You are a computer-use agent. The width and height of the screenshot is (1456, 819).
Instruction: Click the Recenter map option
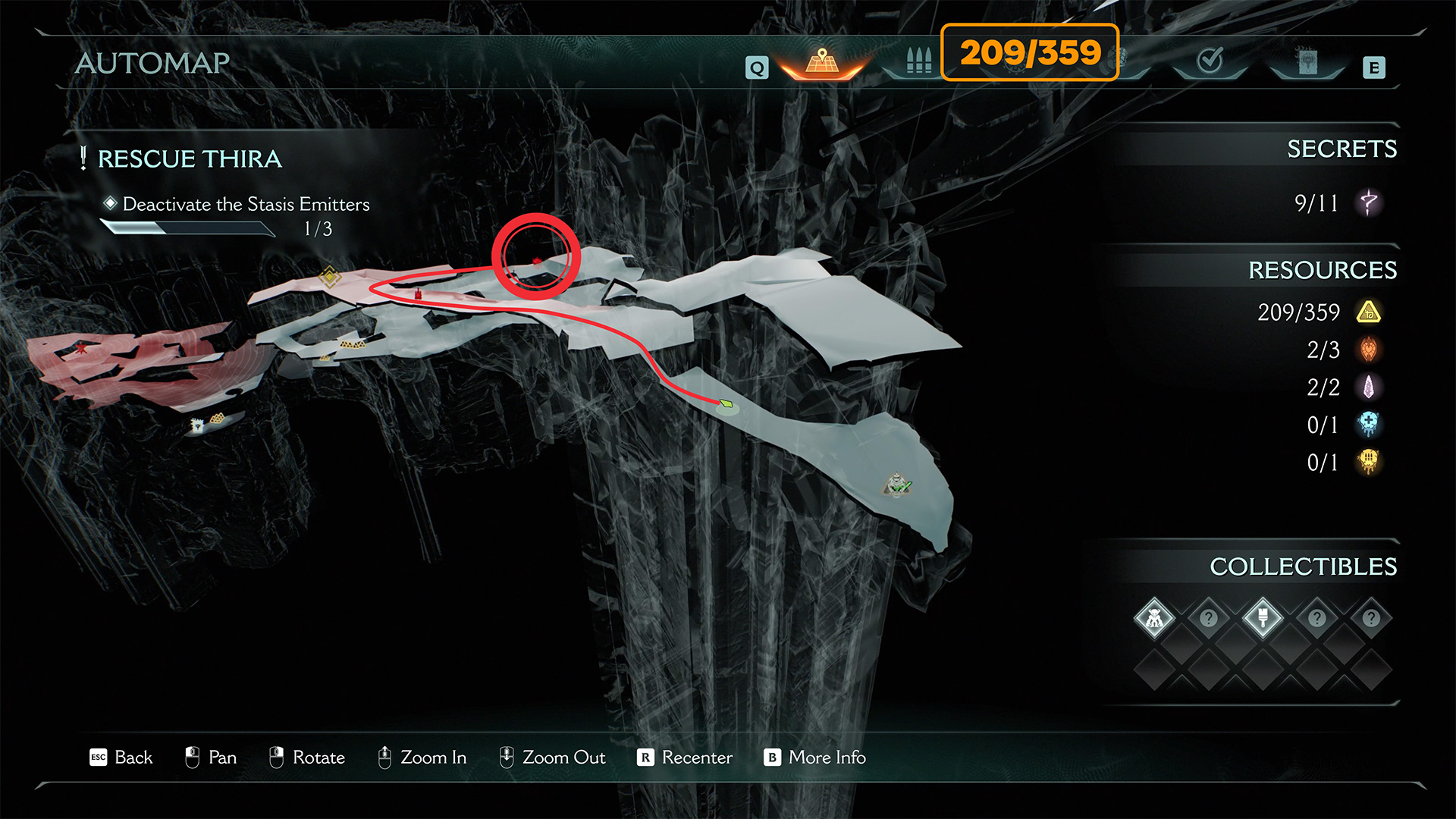point(685,758)
